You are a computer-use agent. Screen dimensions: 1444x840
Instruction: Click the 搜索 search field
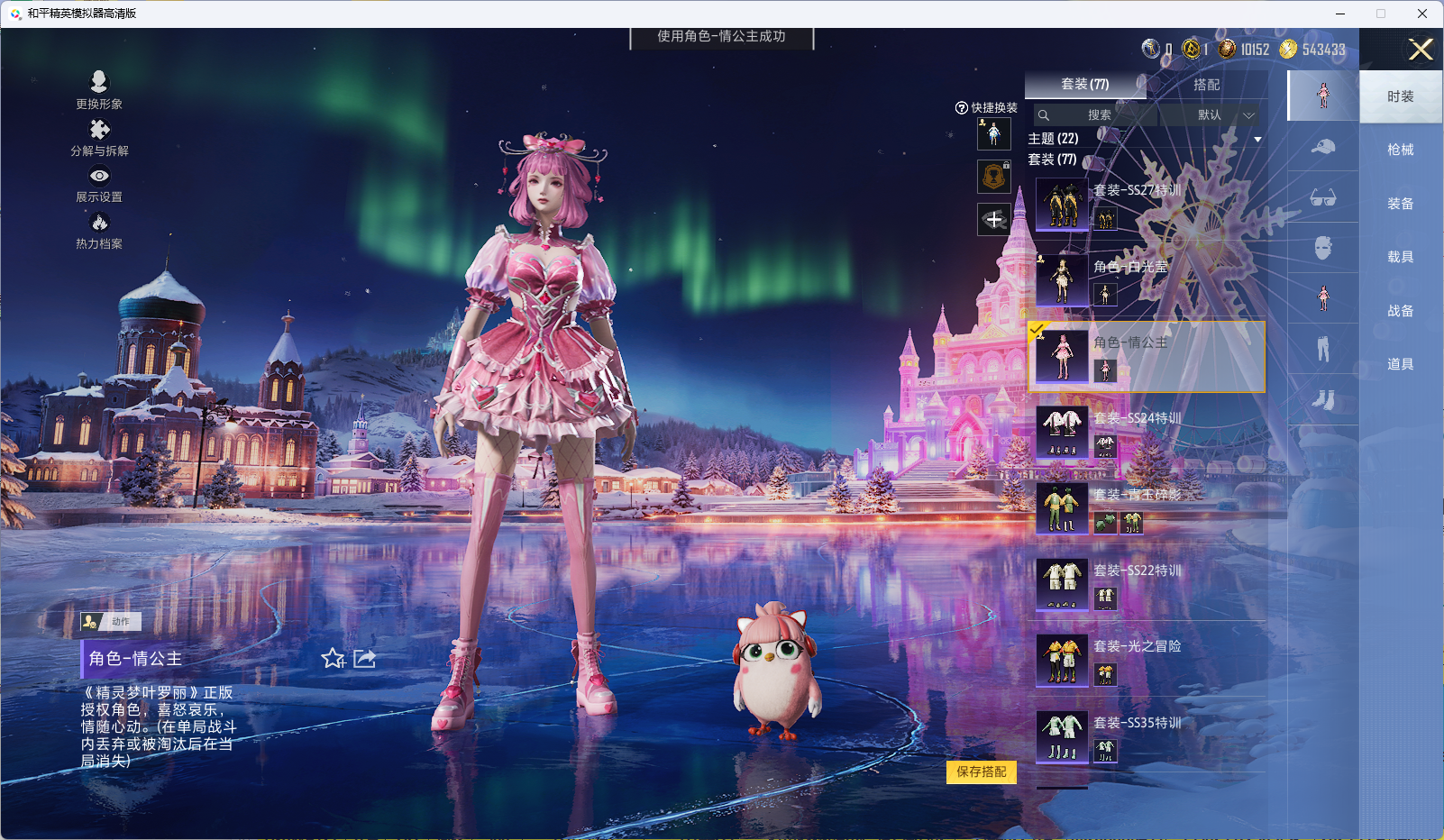[x=1098, y=115]
